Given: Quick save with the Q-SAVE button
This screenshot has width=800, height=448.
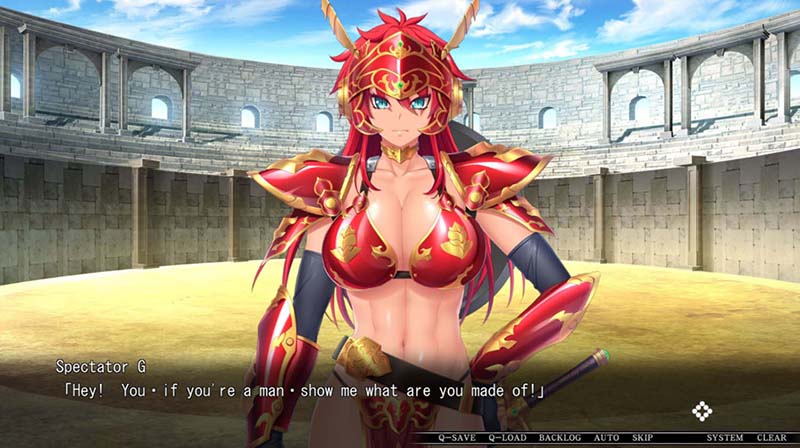Looking at the screenshot, I should click(x=458, y=438).
